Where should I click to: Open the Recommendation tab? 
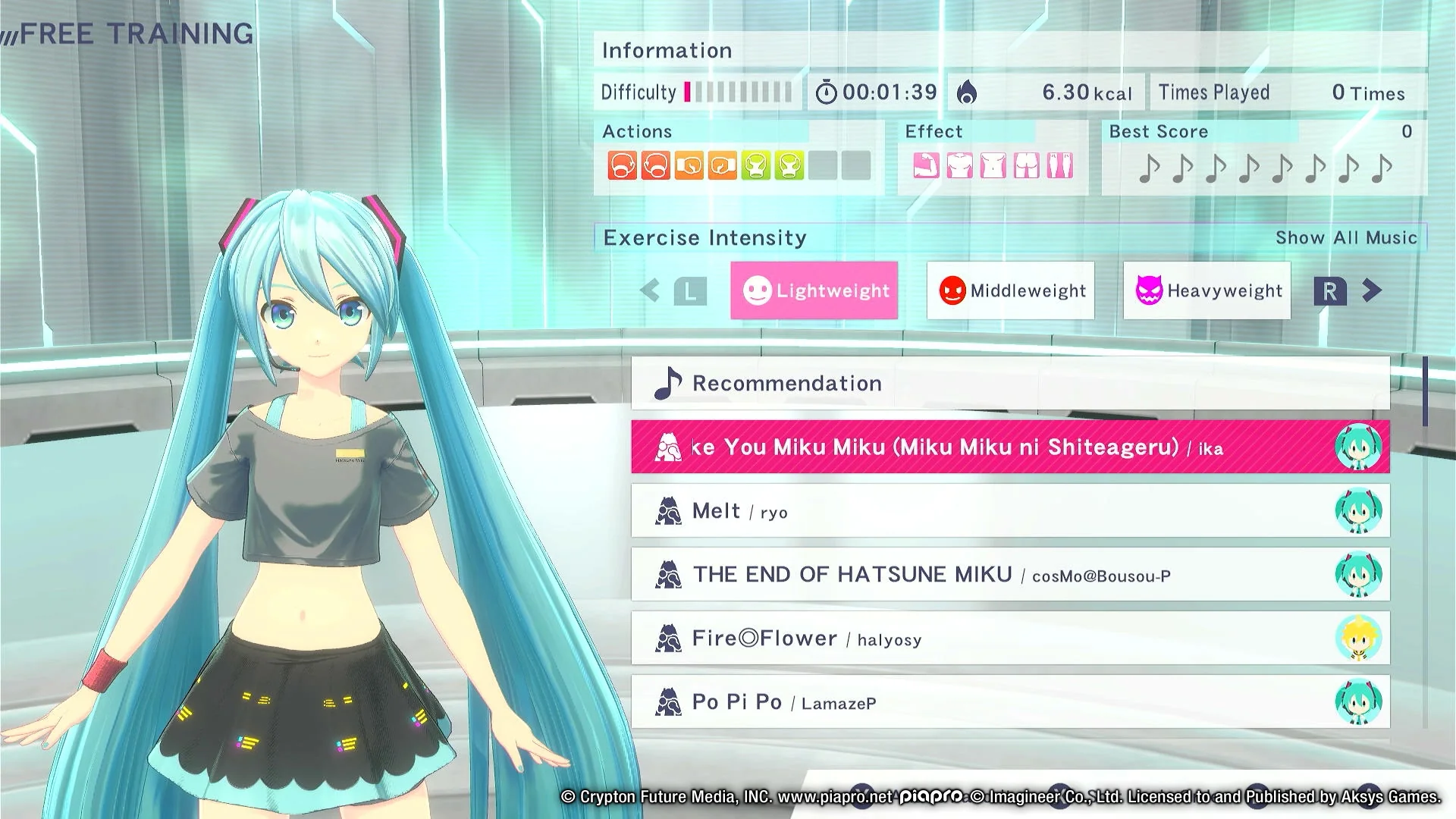click(787, 383)
